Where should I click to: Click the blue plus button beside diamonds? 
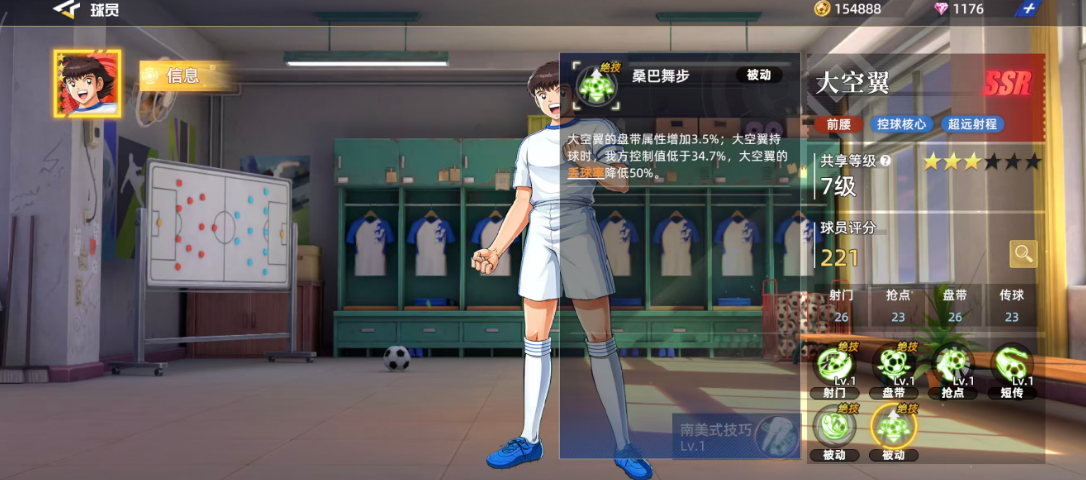1031,9
